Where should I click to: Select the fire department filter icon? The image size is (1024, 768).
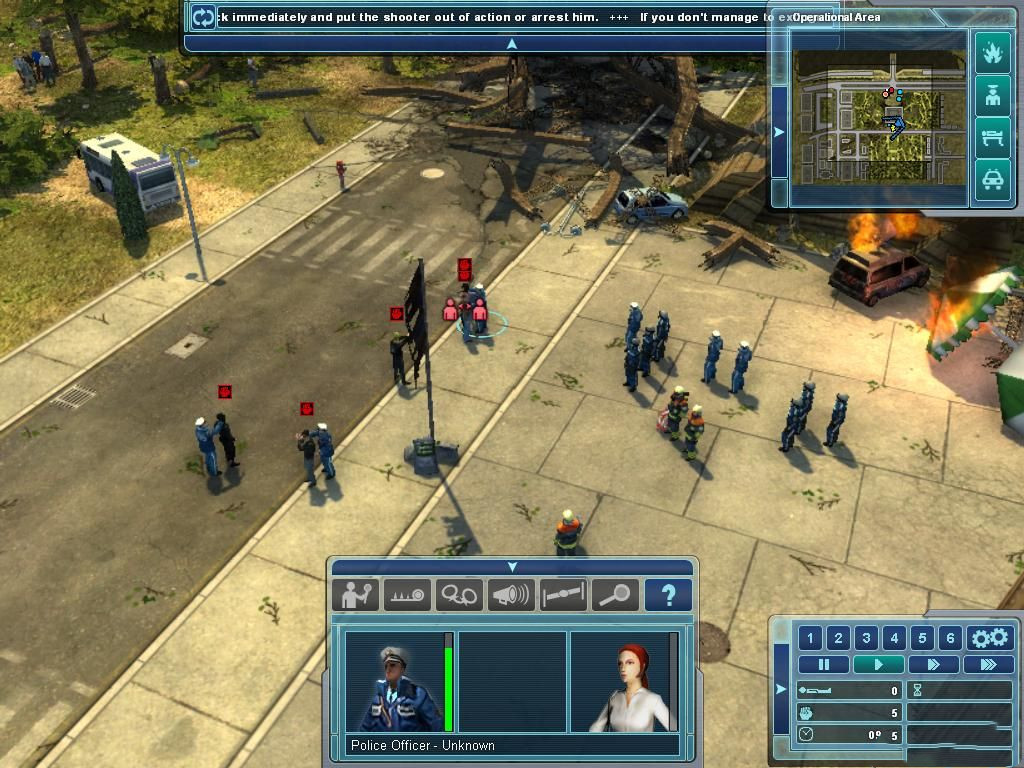[992, 52]
